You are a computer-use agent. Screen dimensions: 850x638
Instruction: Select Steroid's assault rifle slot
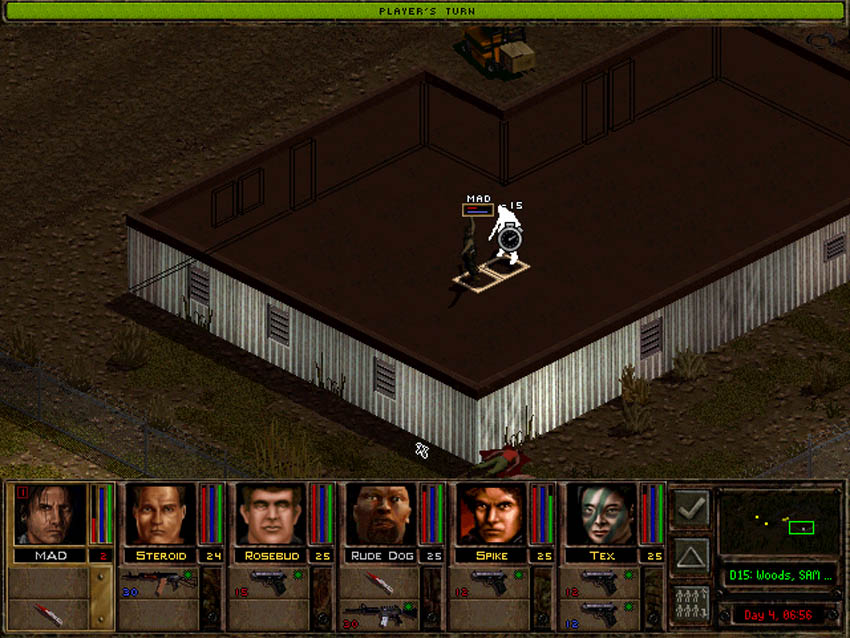coord(160,582)
